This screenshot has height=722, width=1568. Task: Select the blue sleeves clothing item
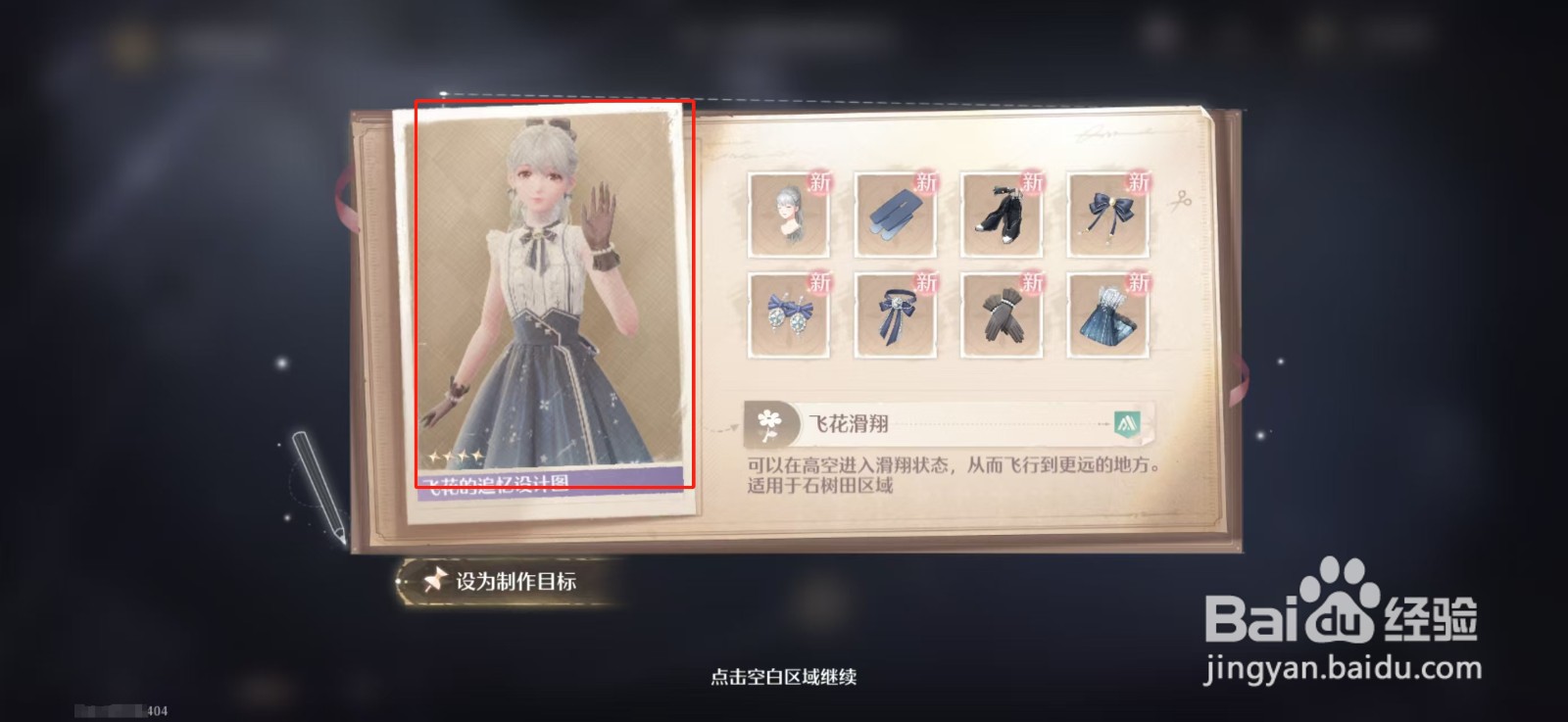point(897,211)
